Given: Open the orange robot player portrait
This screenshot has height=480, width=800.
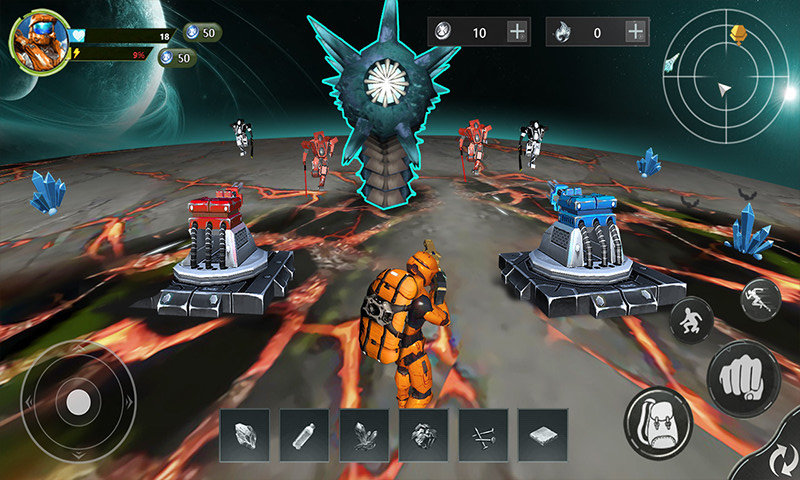Looking at the screenshot, I should click(x=40, y=41).
